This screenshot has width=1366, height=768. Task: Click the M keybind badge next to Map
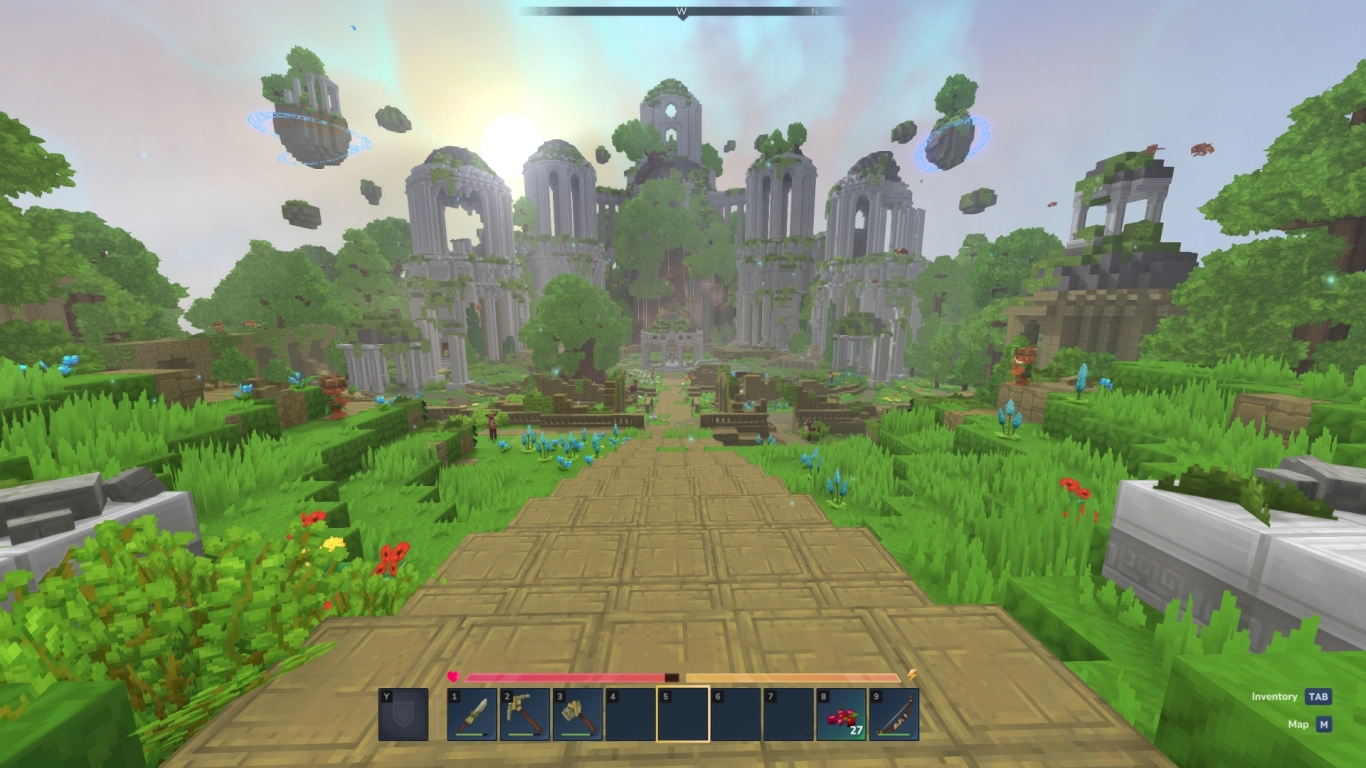pos(1324,722)
